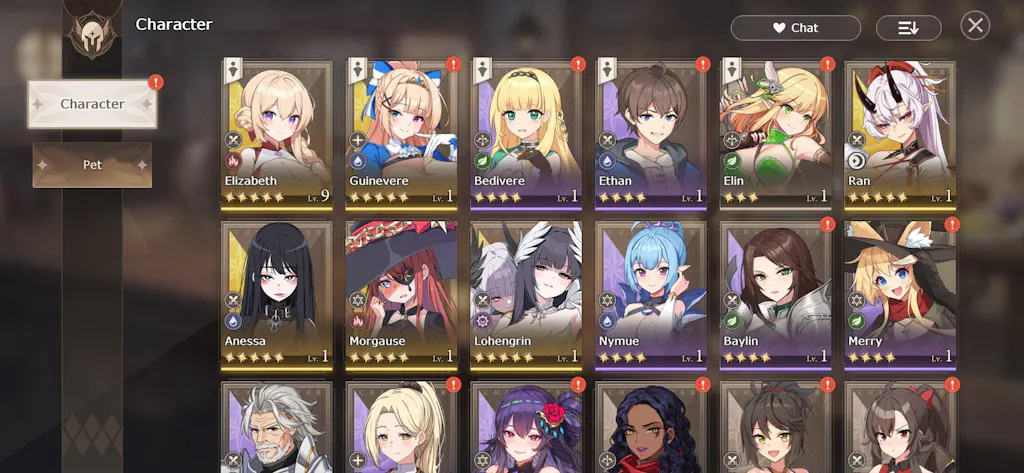Select the Nymue character card
This screenshot has height=473, width=1024.
651,294
